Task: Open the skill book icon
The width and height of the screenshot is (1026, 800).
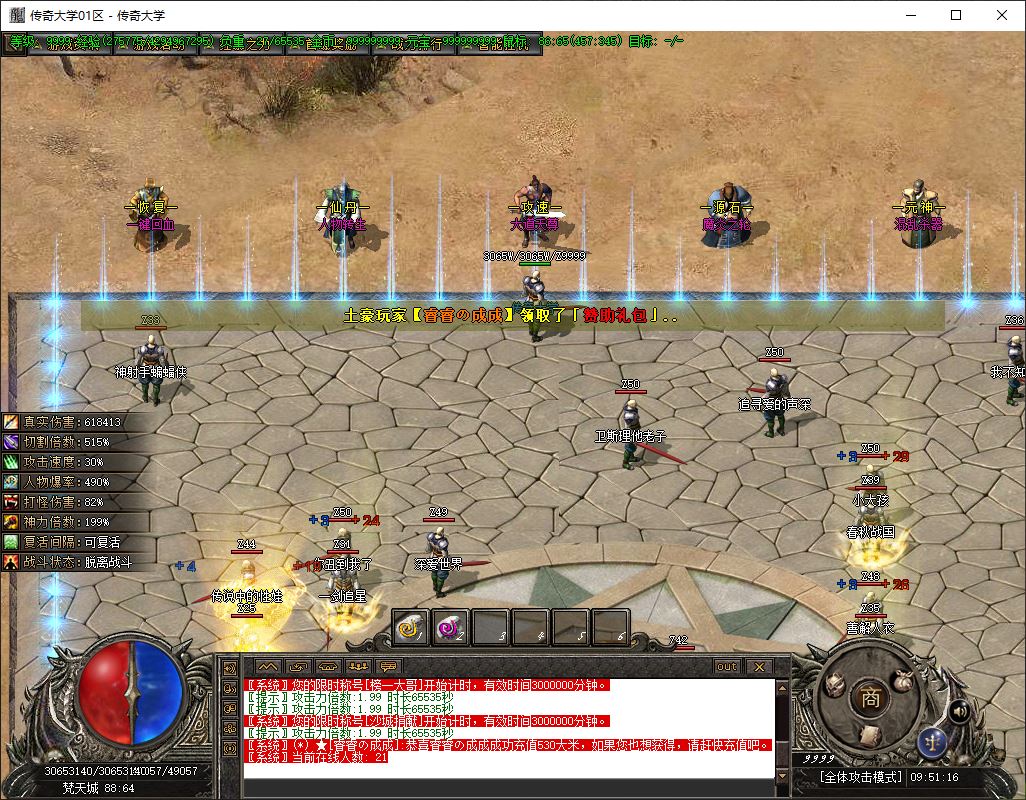Action: (x=872, y=734)
